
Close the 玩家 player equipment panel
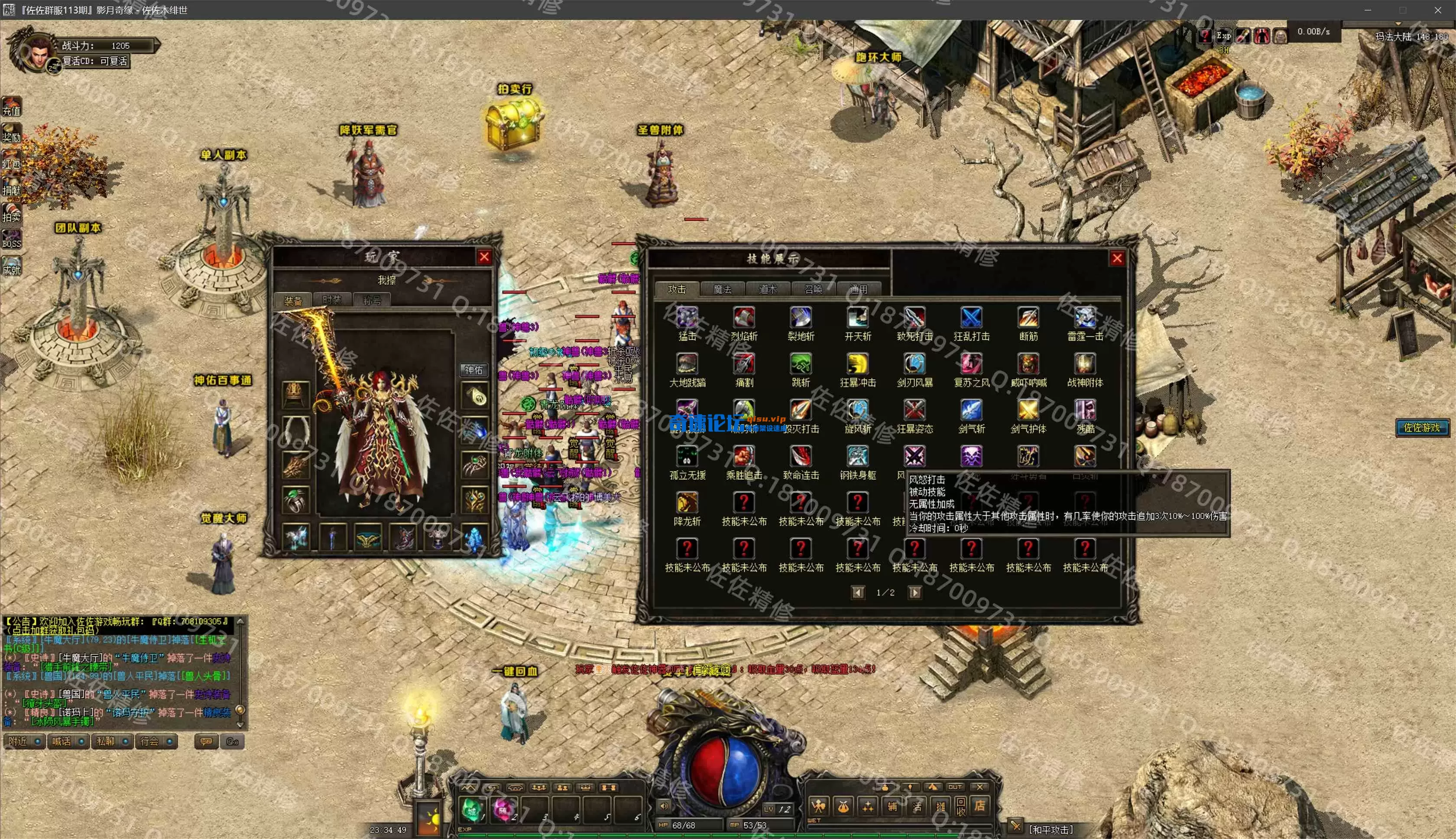click(x=484, y=257)
